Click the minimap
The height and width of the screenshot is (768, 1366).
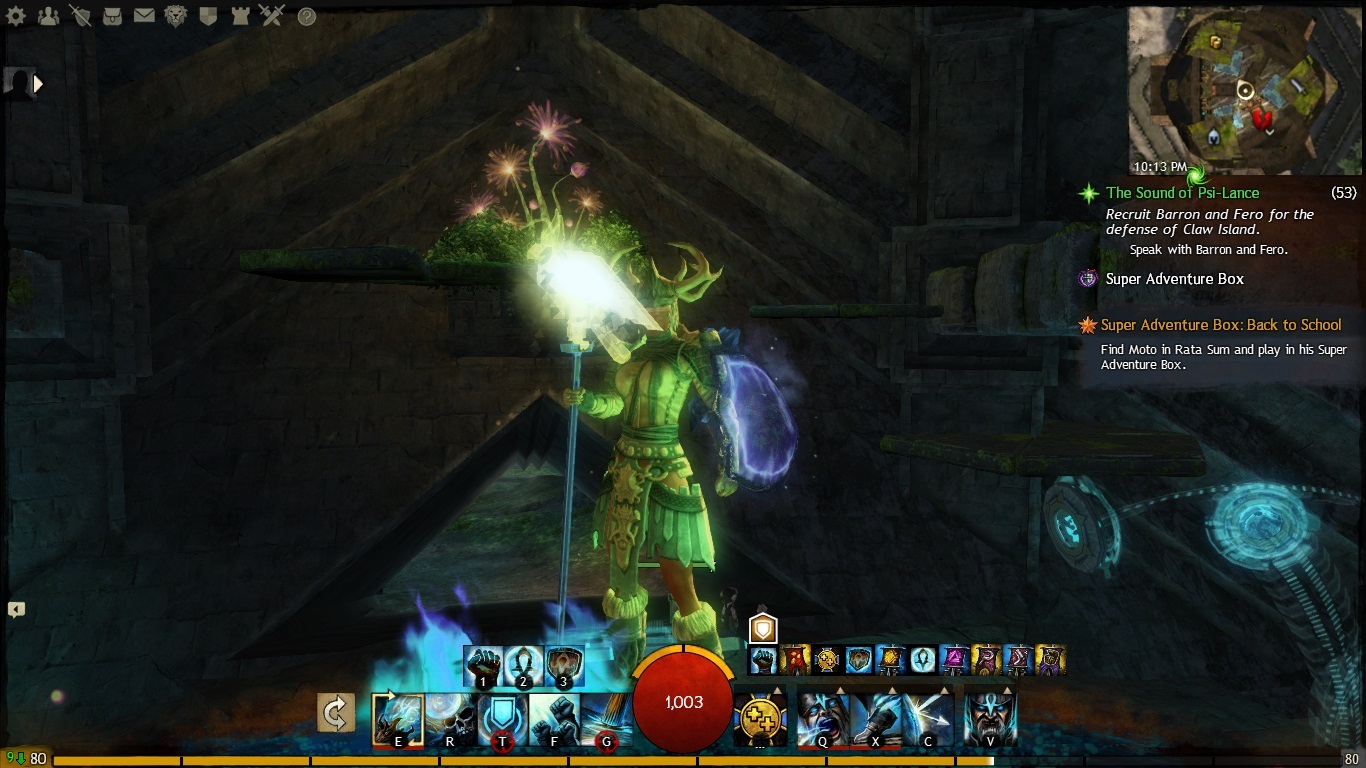tap(1245, 92)
